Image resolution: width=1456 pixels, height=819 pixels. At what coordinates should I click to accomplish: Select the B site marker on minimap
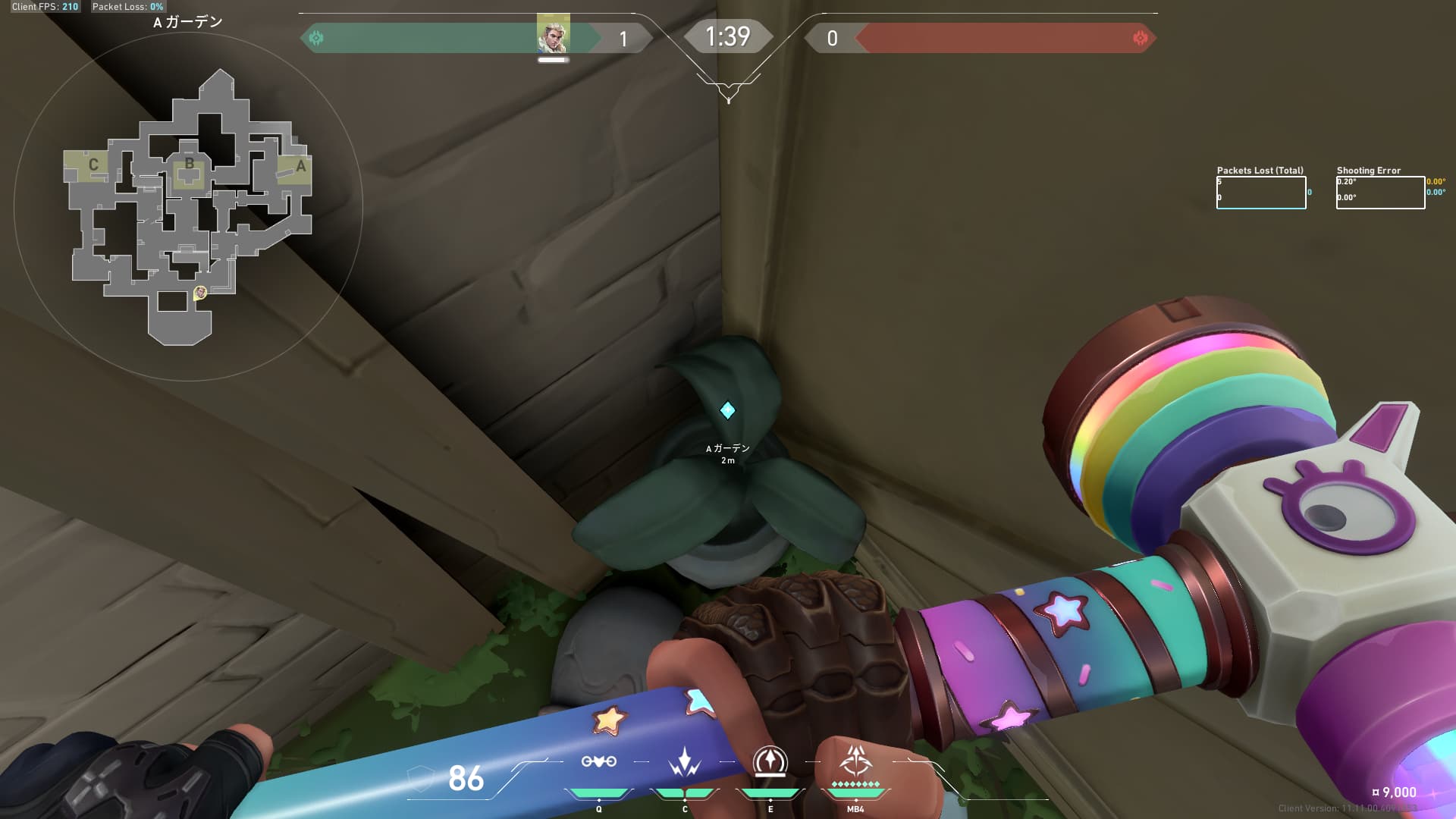coord(189,164)
